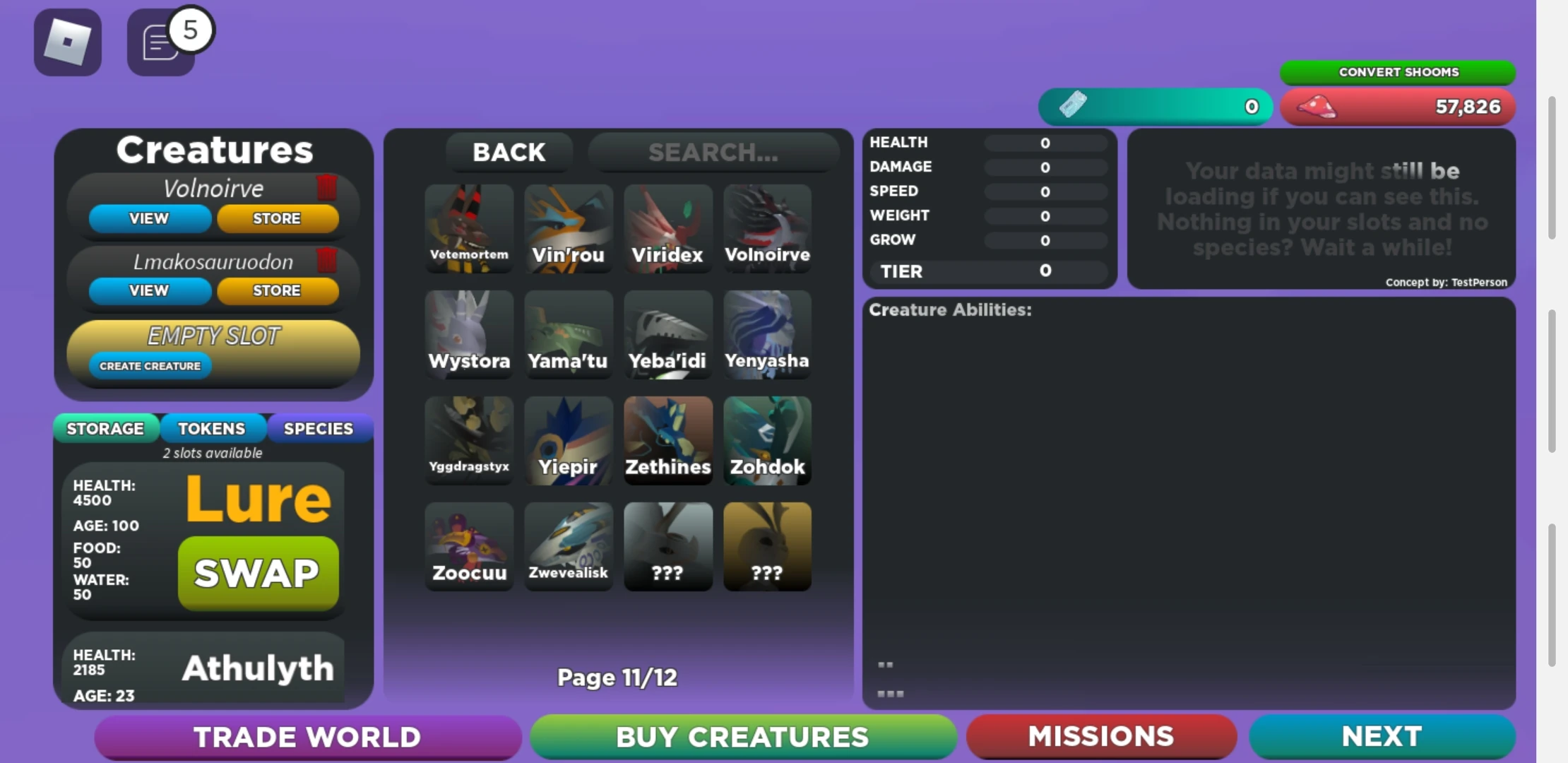Select the Zethines species icon

[x=667, y=440]
